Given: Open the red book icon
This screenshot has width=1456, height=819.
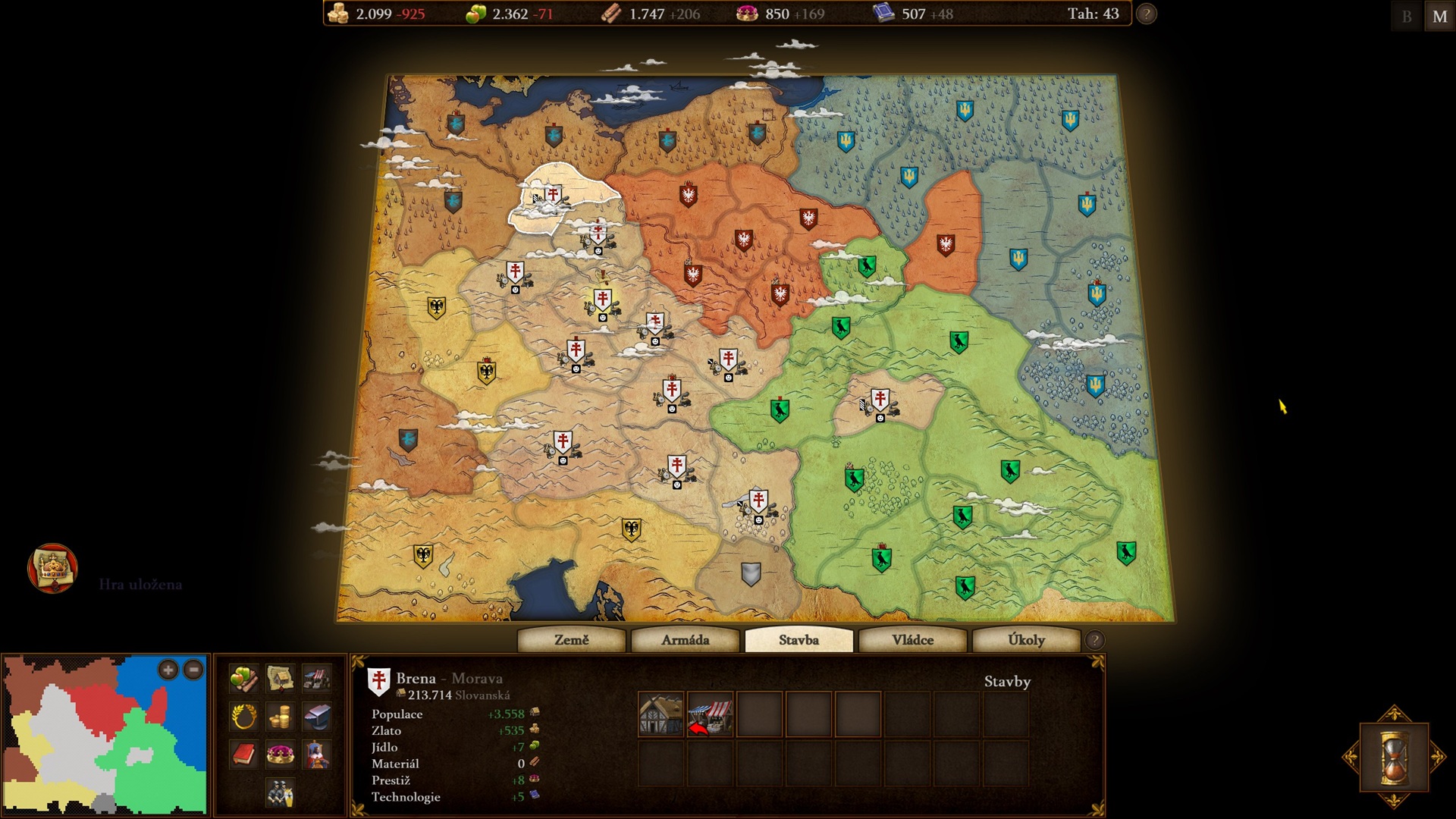Looking at the screenshot, I should click(243, 755).
